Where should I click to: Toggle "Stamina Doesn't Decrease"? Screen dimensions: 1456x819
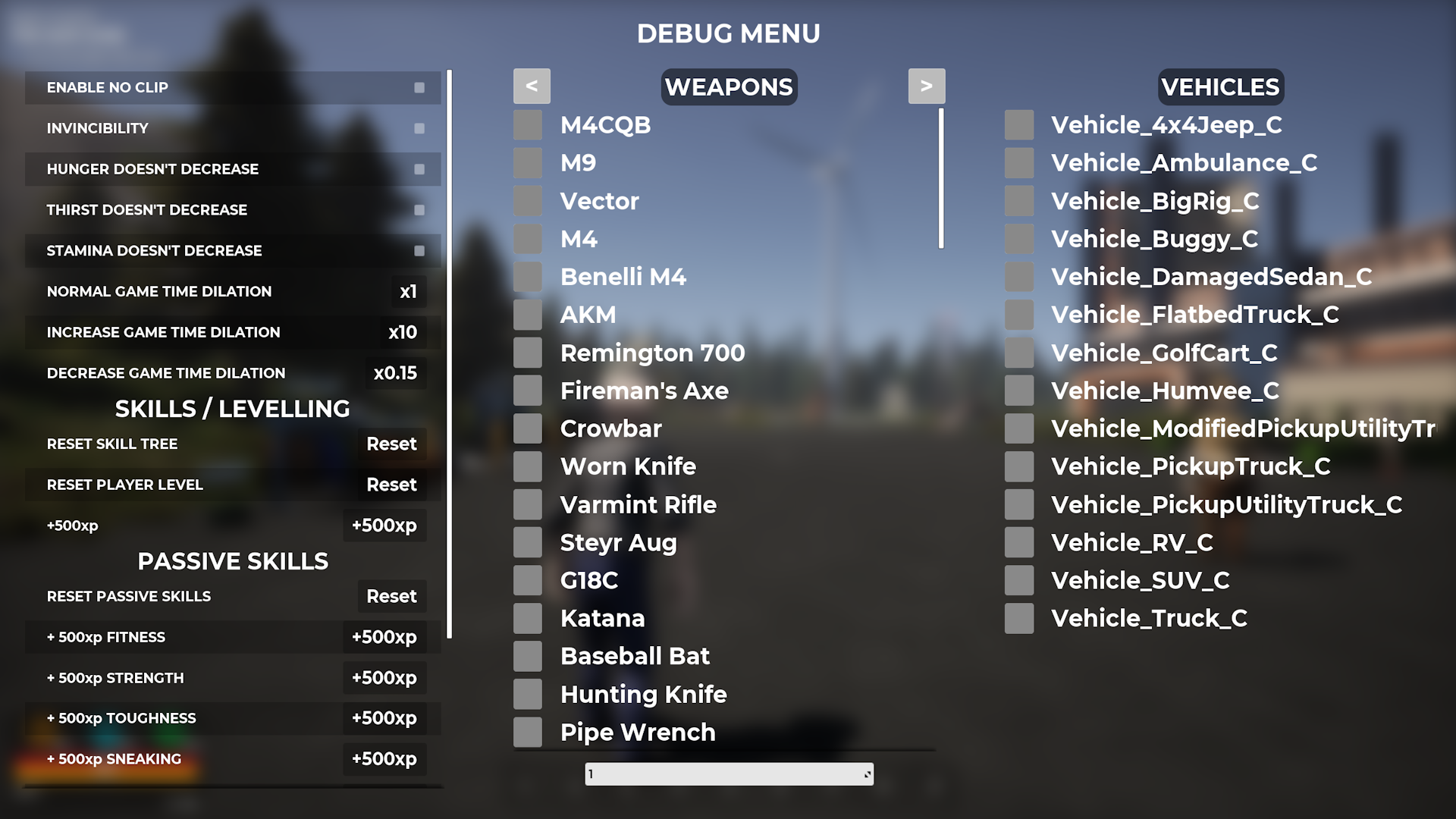click(x=418, y=250)
